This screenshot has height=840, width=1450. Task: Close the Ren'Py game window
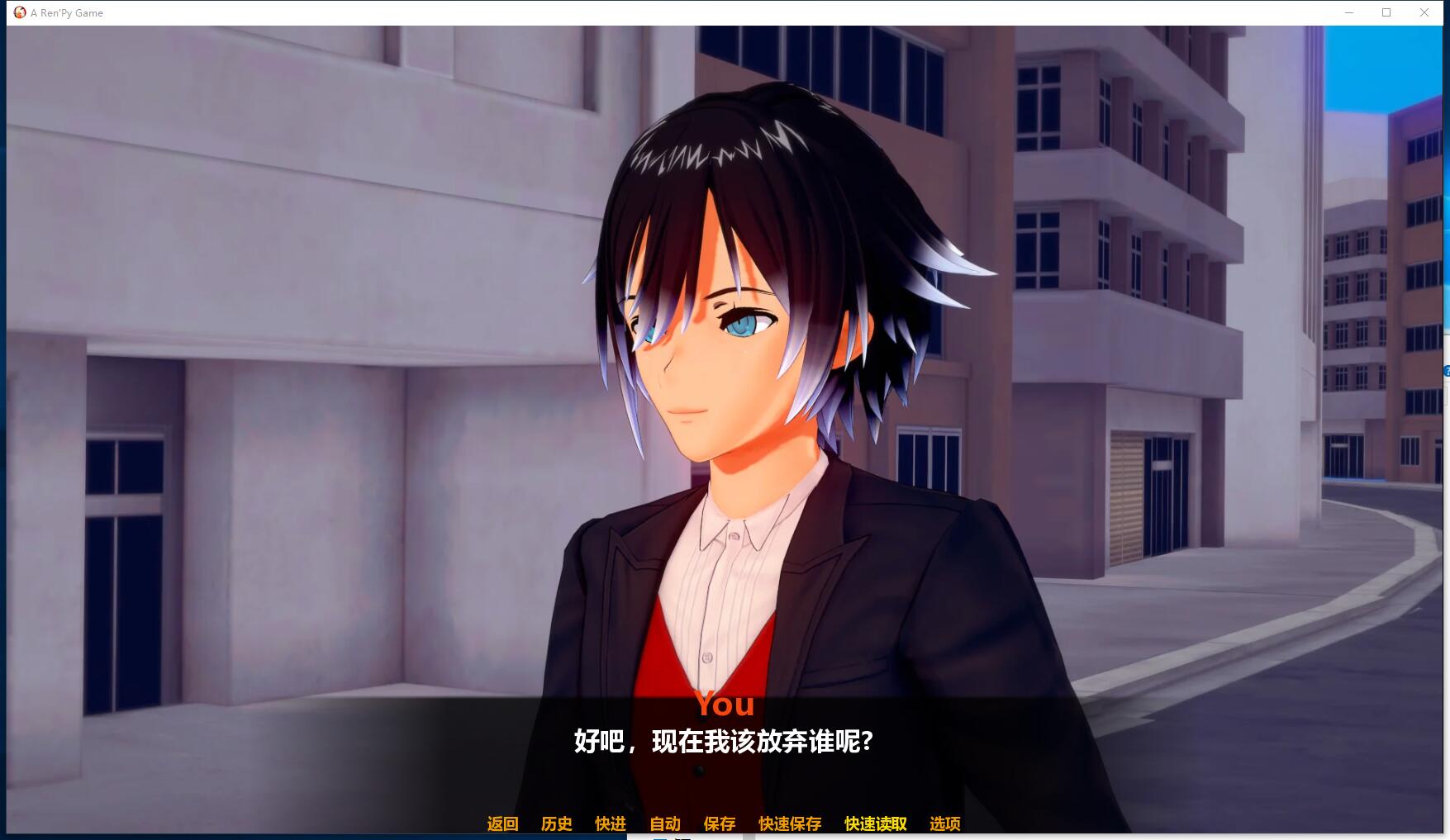point(1424,12)
